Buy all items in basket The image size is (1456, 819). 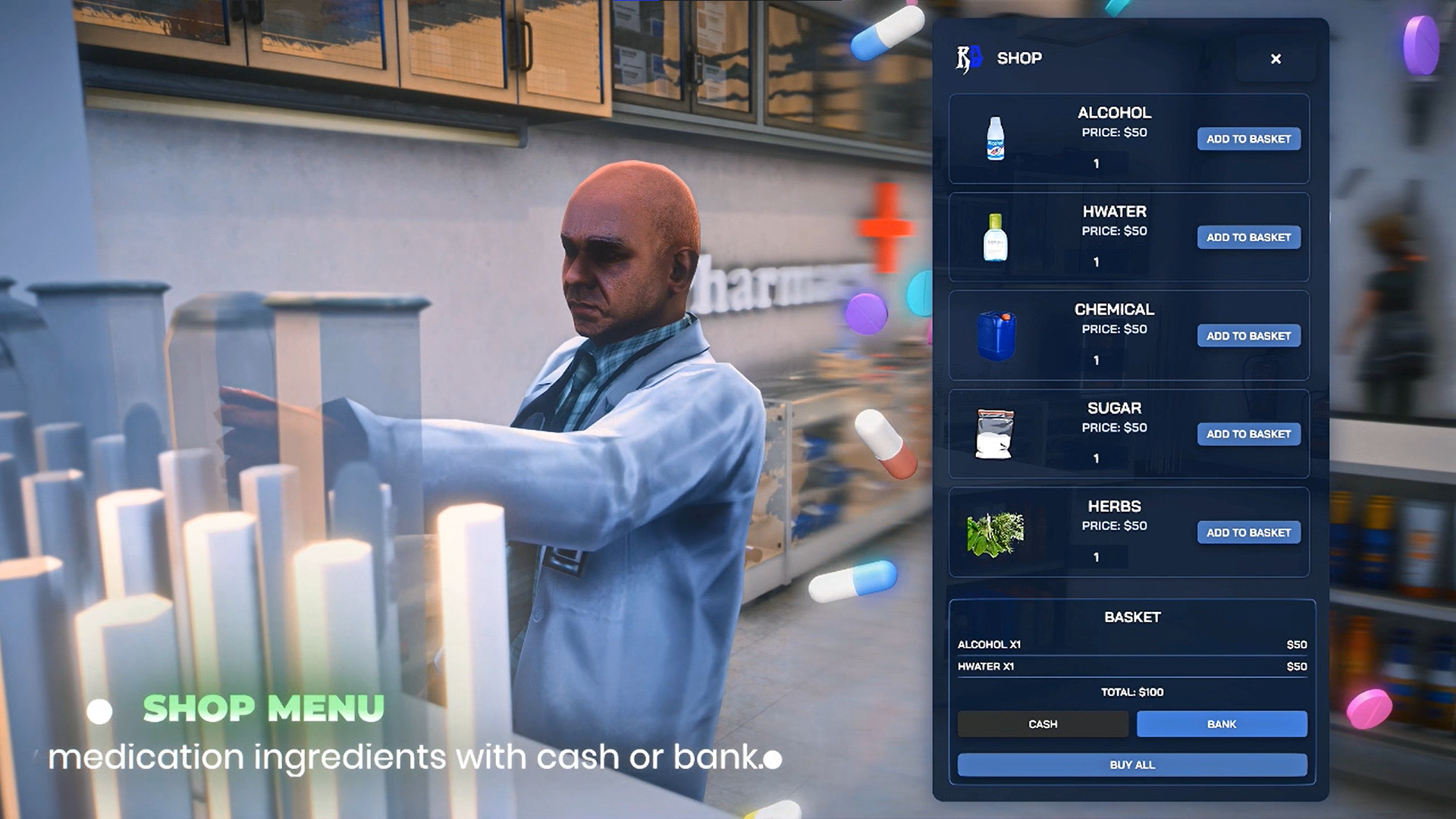pyautogui.click(x=1131, y=765)
